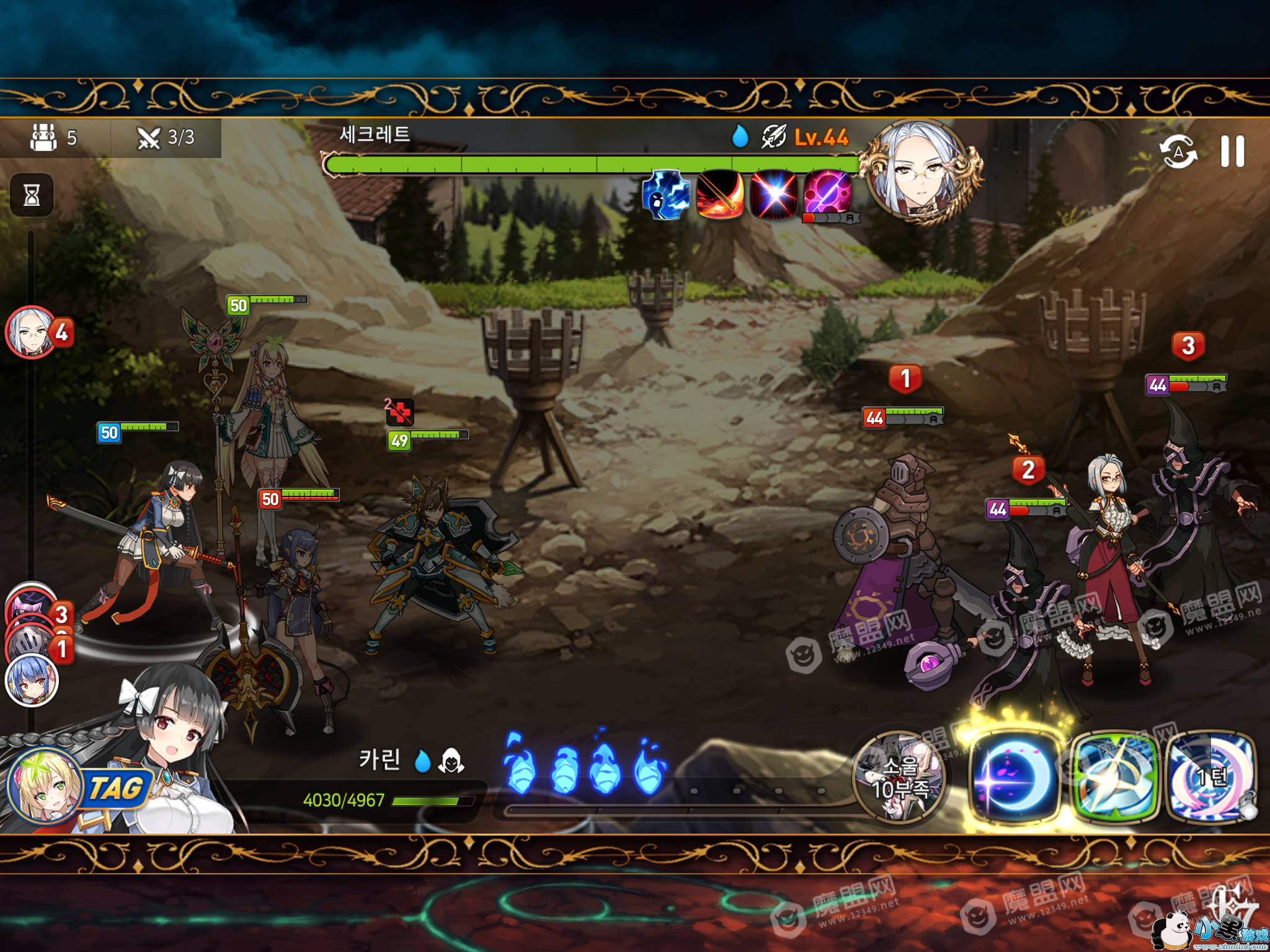Pause the battle

pos(1232,151)
